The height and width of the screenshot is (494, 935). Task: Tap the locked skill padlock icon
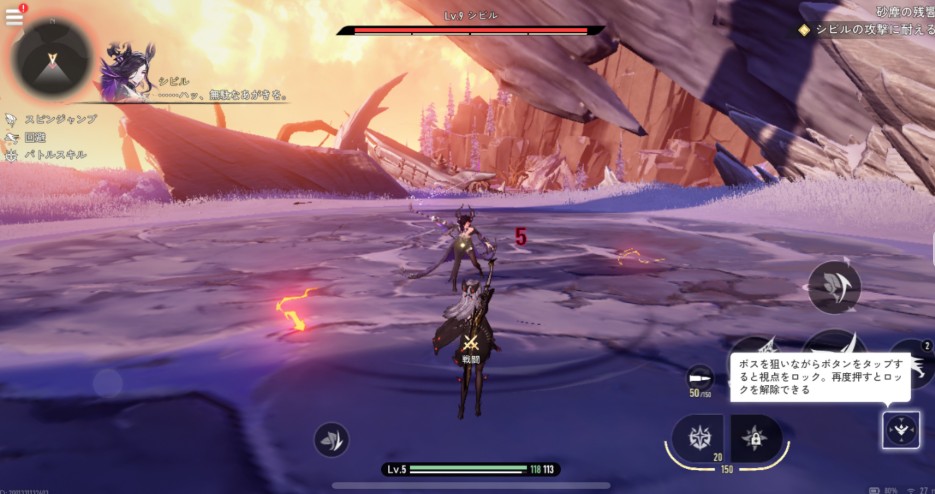(755, 438)
